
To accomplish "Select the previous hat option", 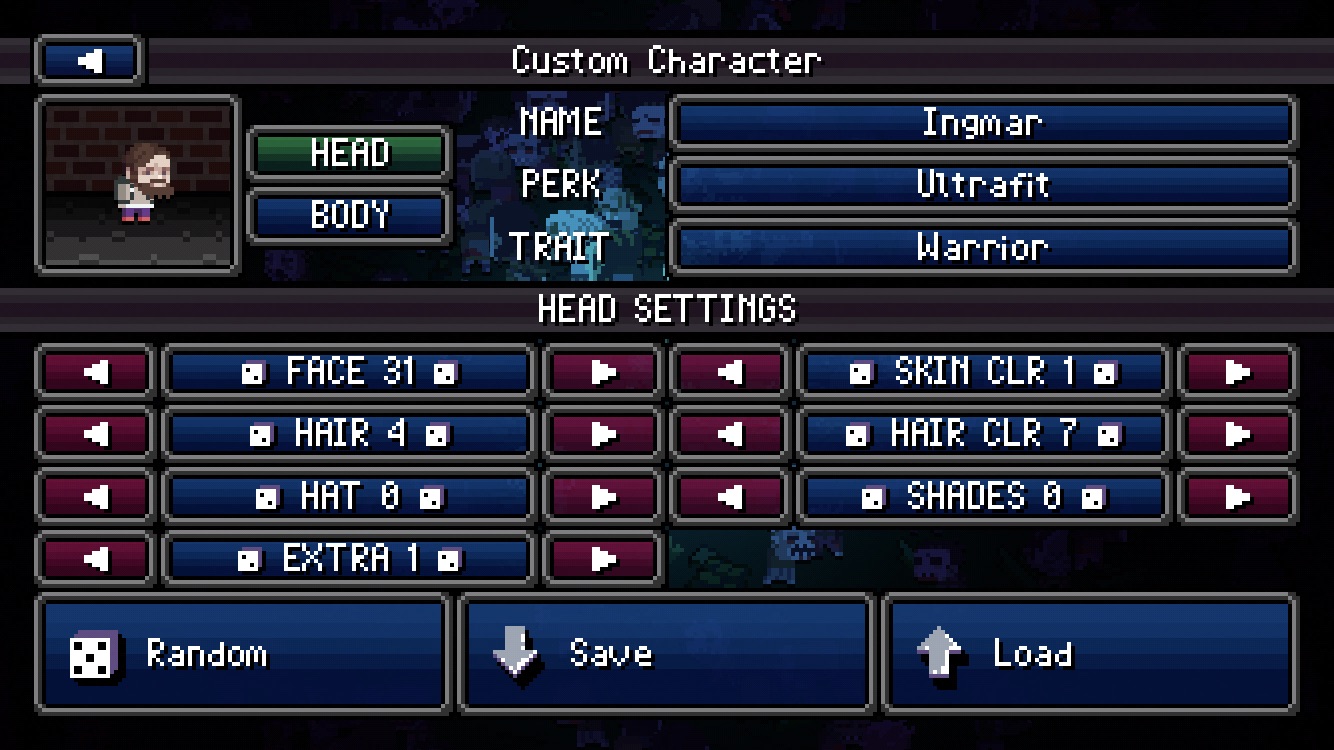I will (95, 496).
